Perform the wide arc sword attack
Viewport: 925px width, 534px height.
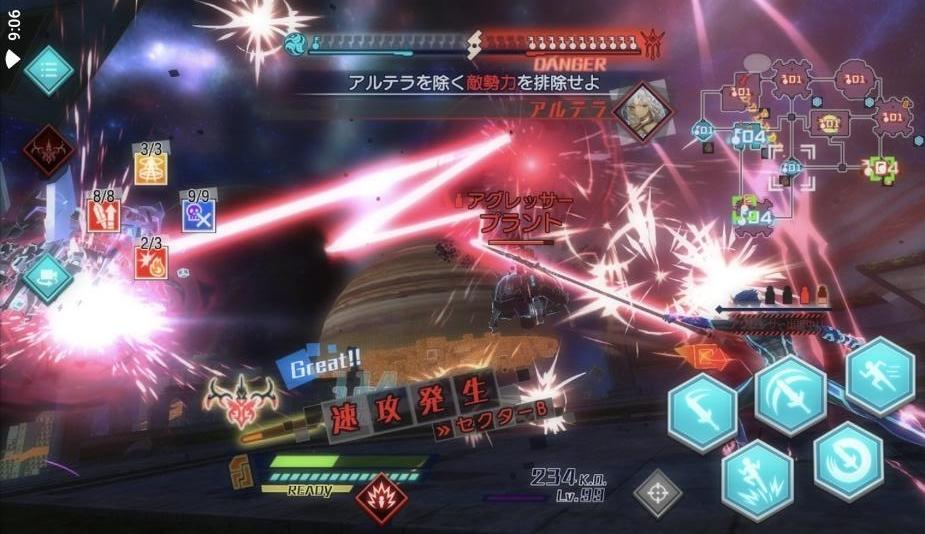click(790, 394)
